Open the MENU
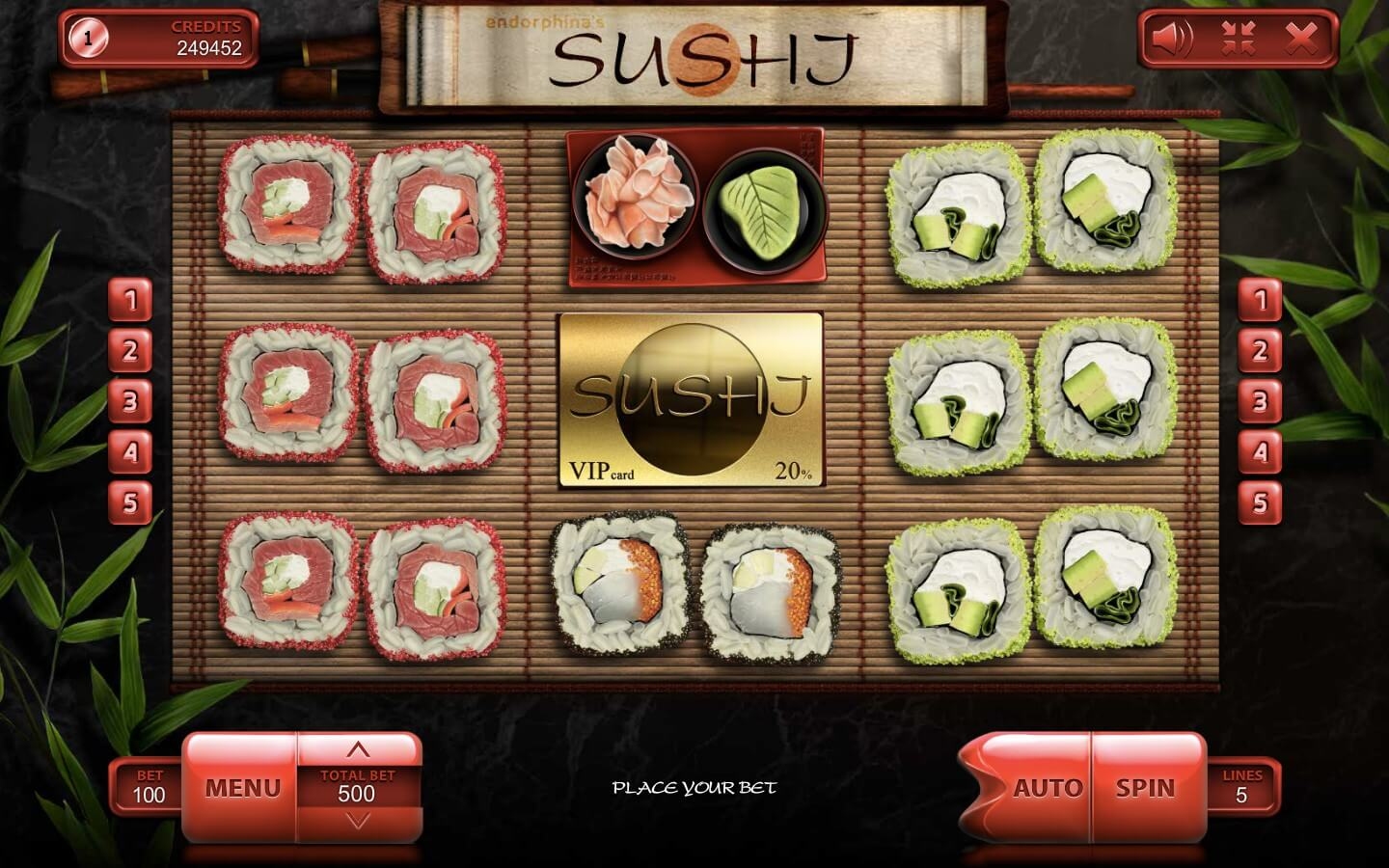 point(242,788)
